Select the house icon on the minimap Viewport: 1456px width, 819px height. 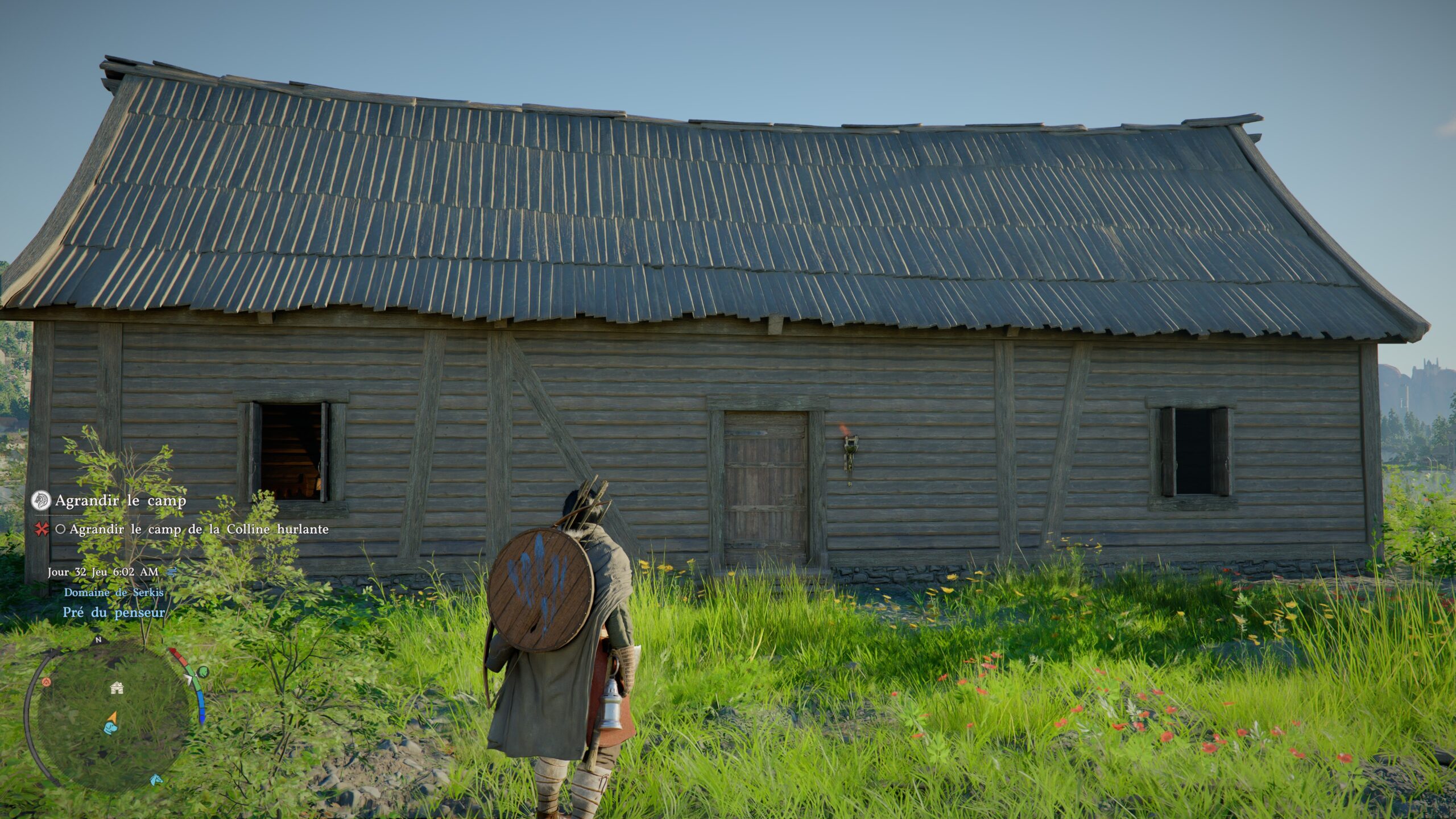click(x=117, y=689)
